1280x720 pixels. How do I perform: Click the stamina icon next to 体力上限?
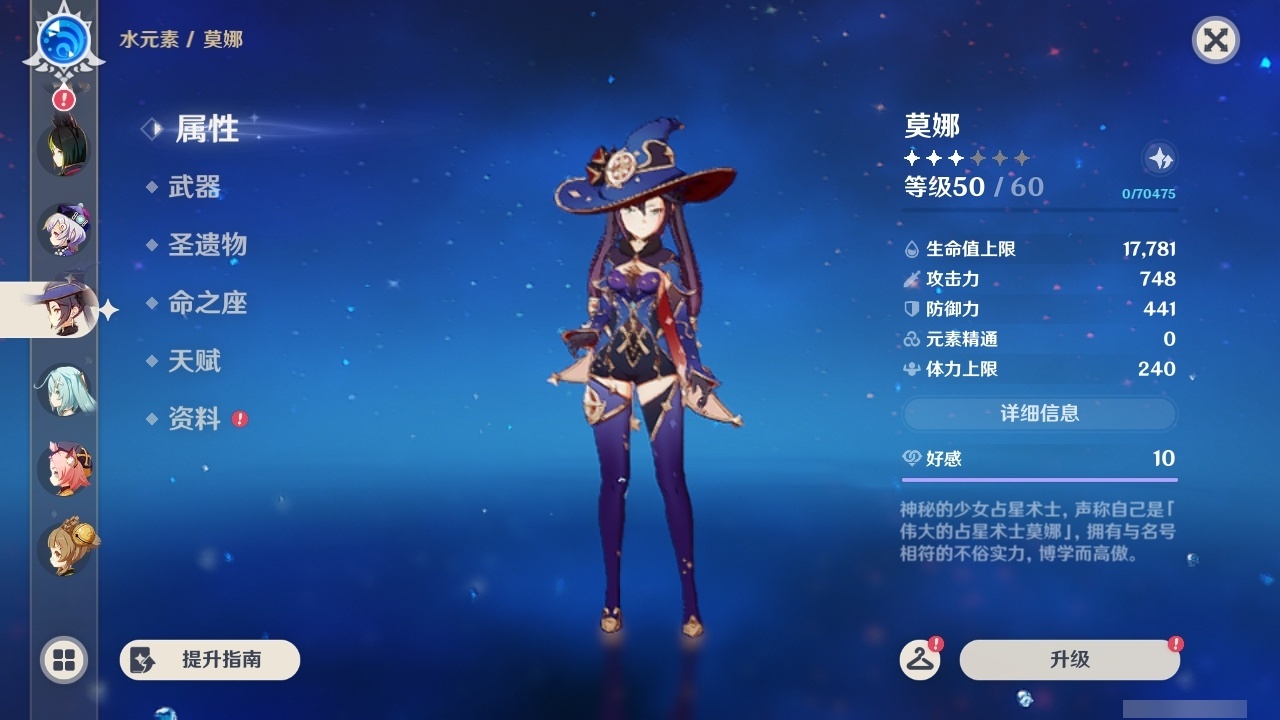910,369
